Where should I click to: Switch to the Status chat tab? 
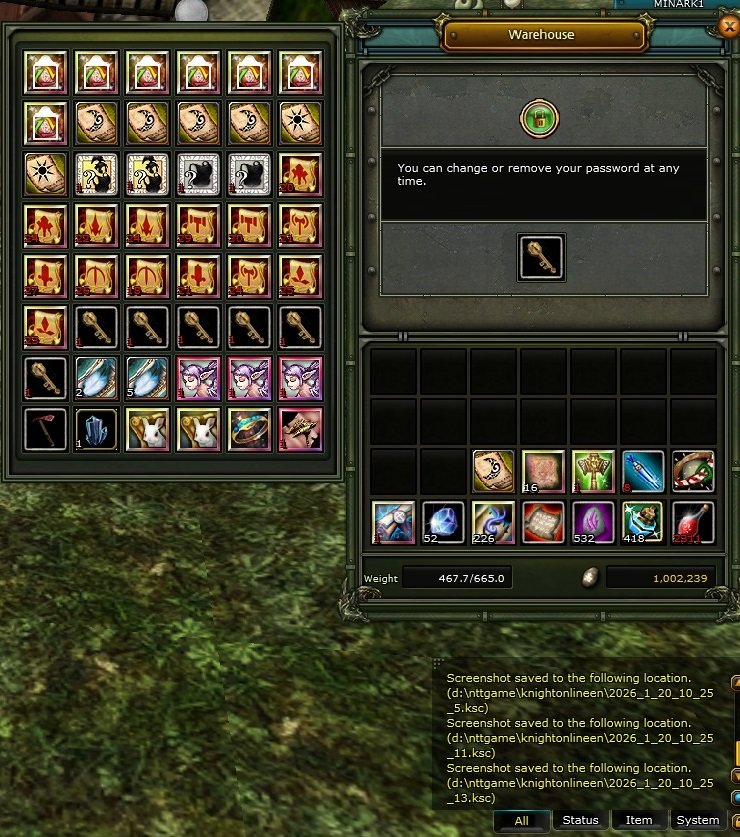(580, 820)
